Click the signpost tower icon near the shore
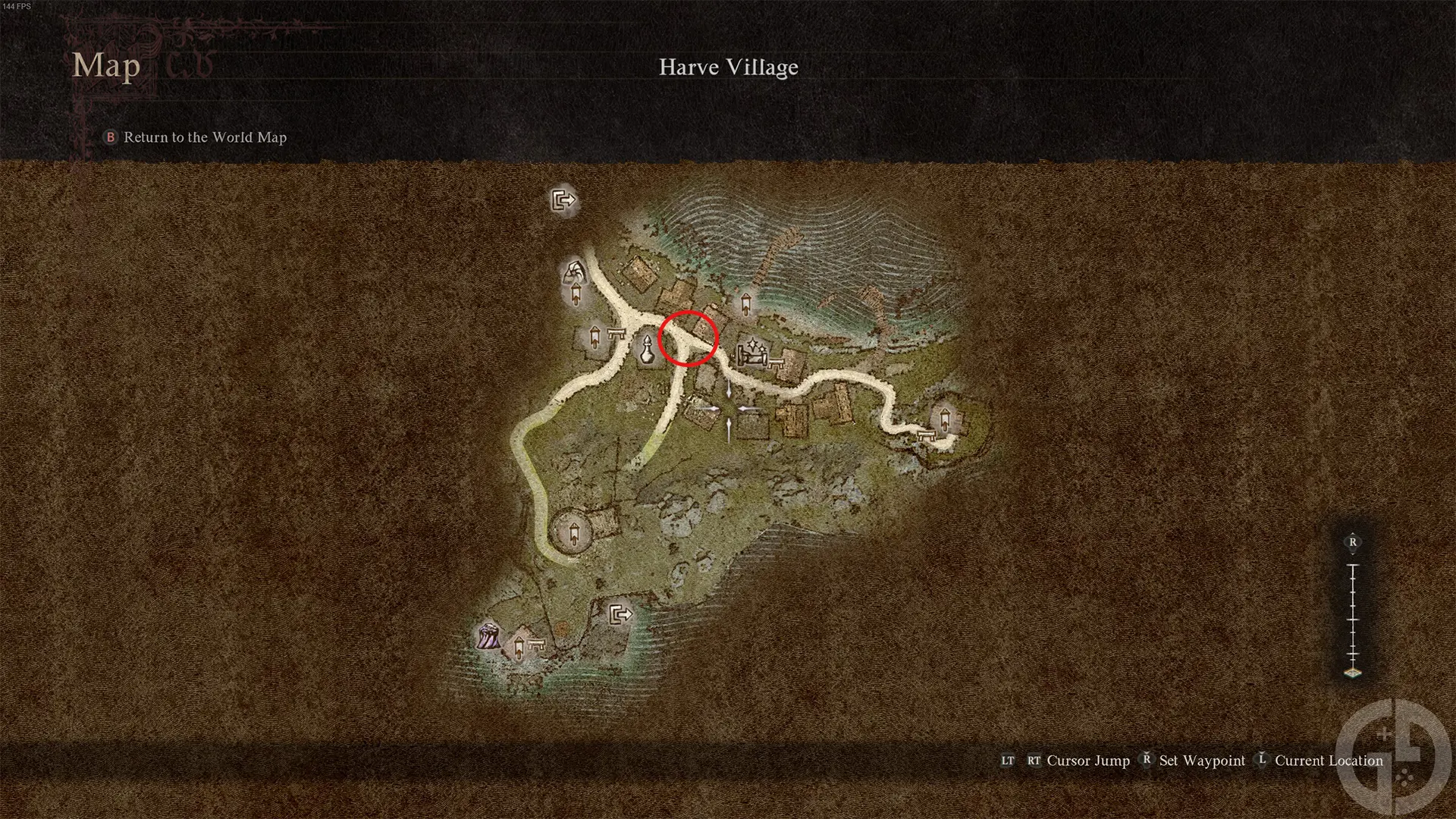Image resolution: width=1456 pixels, height=819 pixels. 745,303
